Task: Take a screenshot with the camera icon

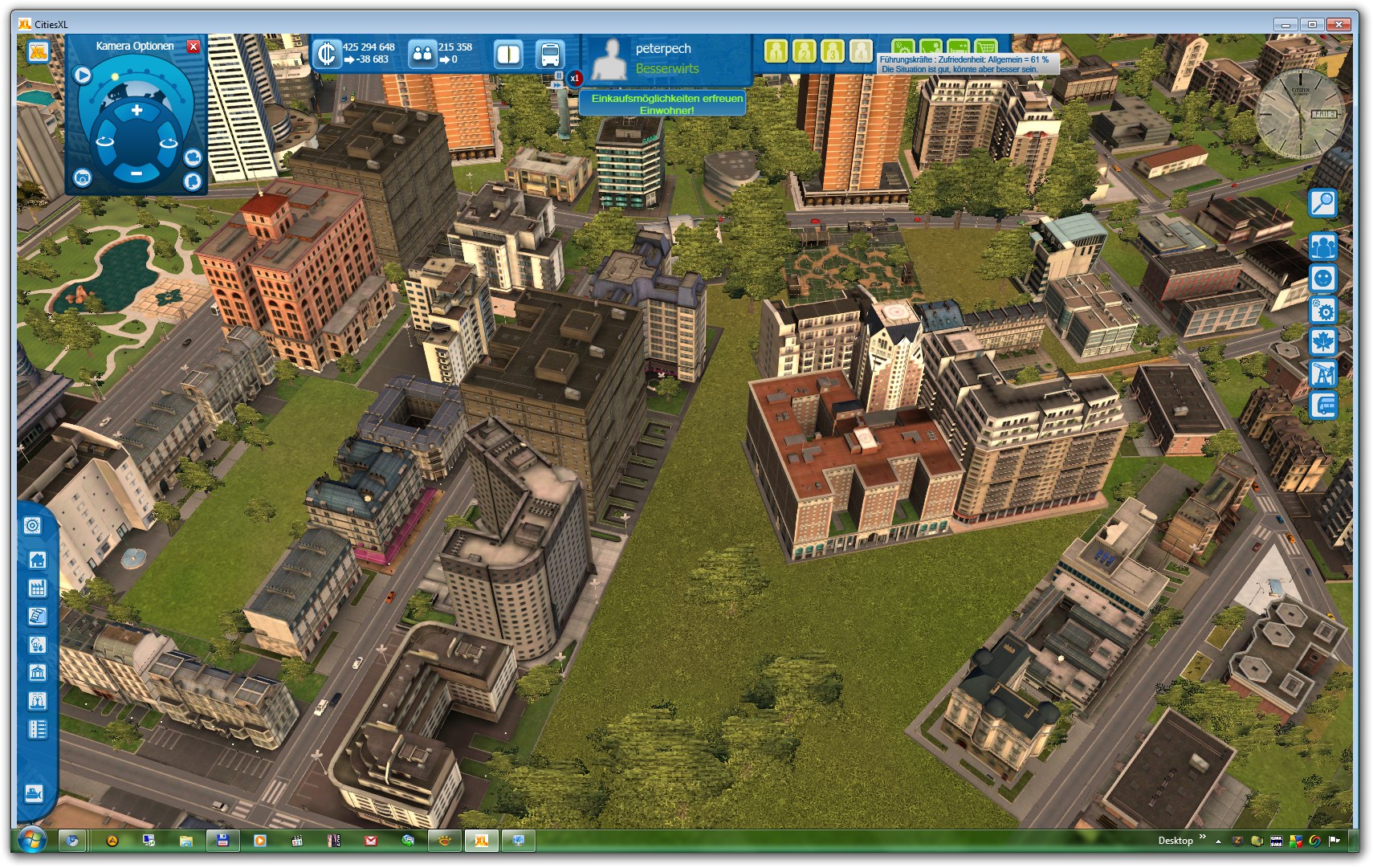Action: [82, 177]
